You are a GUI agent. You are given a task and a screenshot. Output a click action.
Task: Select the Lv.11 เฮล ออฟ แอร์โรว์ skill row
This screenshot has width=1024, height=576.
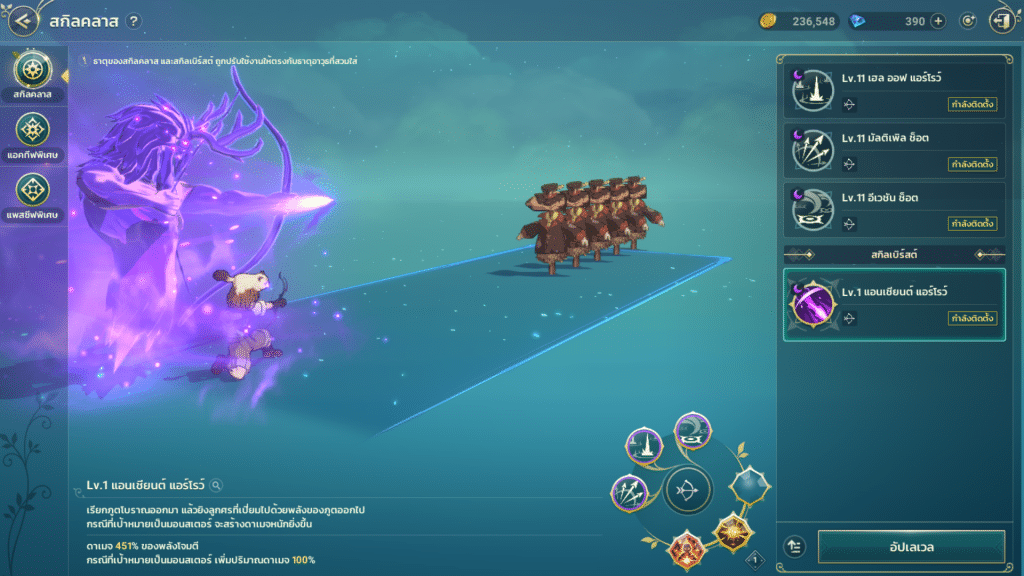pyautogui.click(x=894, y=90)
